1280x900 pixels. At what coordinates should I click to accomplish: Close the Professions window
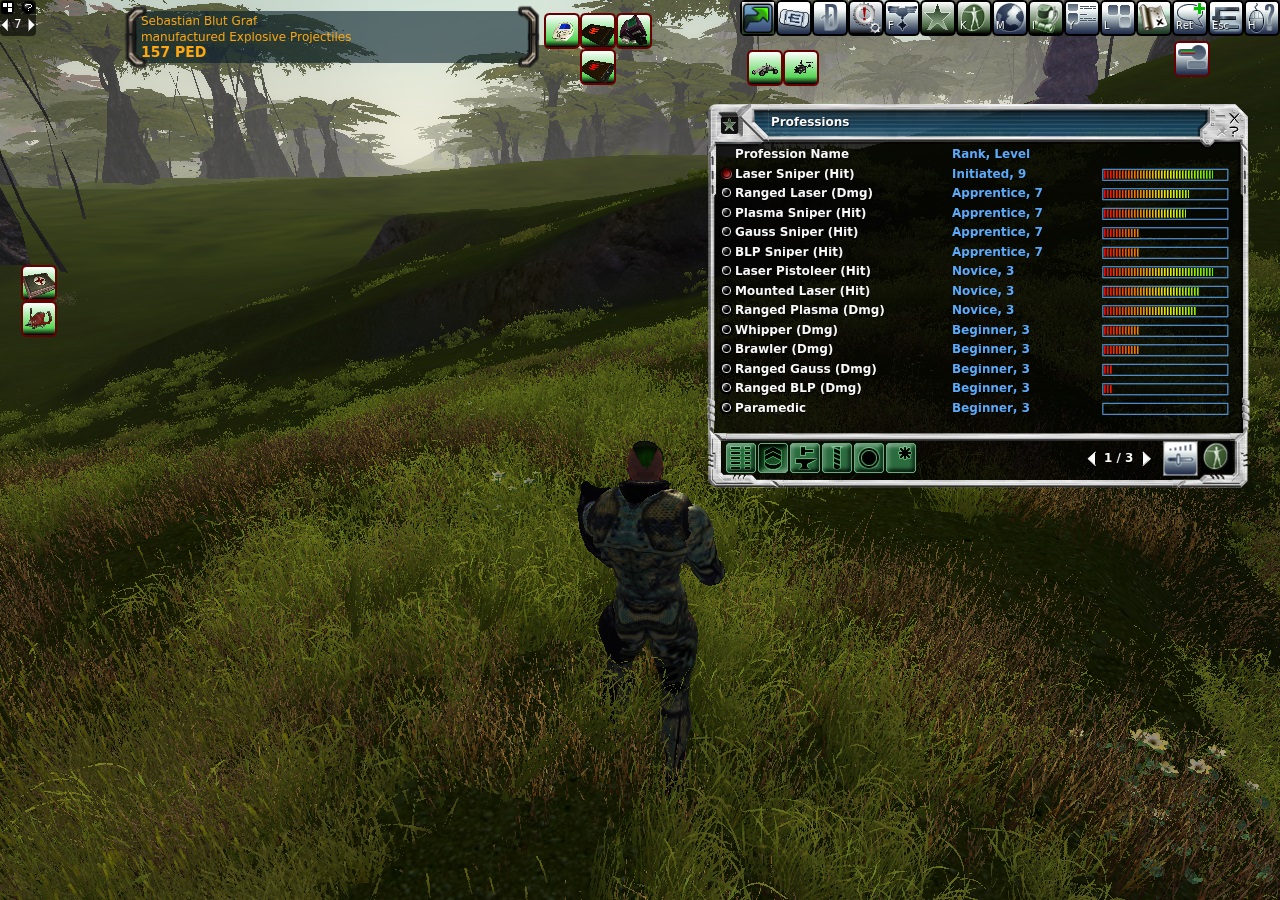1234,118
